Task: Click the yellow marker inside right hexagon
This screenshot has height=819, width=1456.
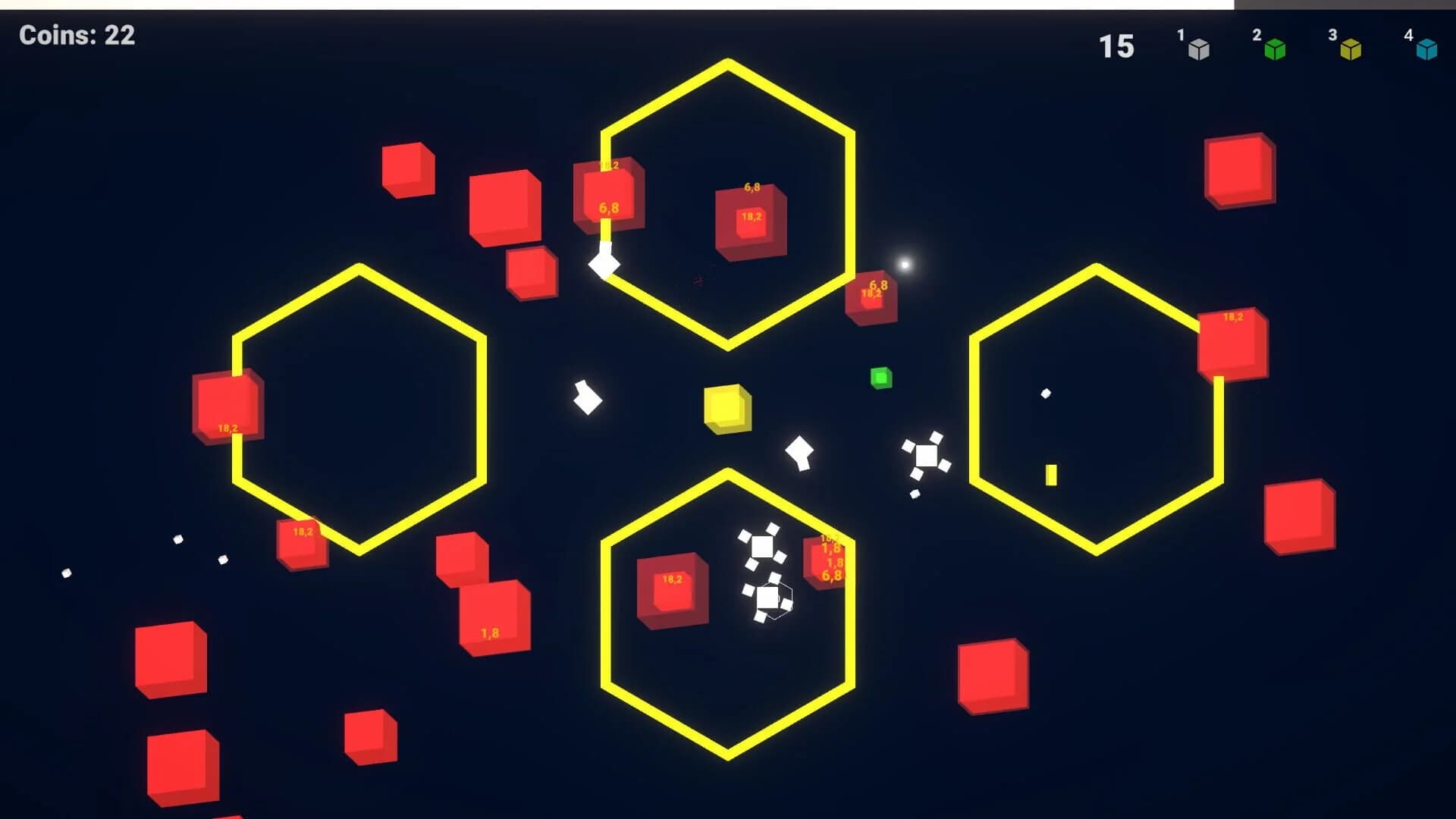Action: (1051, 475)
